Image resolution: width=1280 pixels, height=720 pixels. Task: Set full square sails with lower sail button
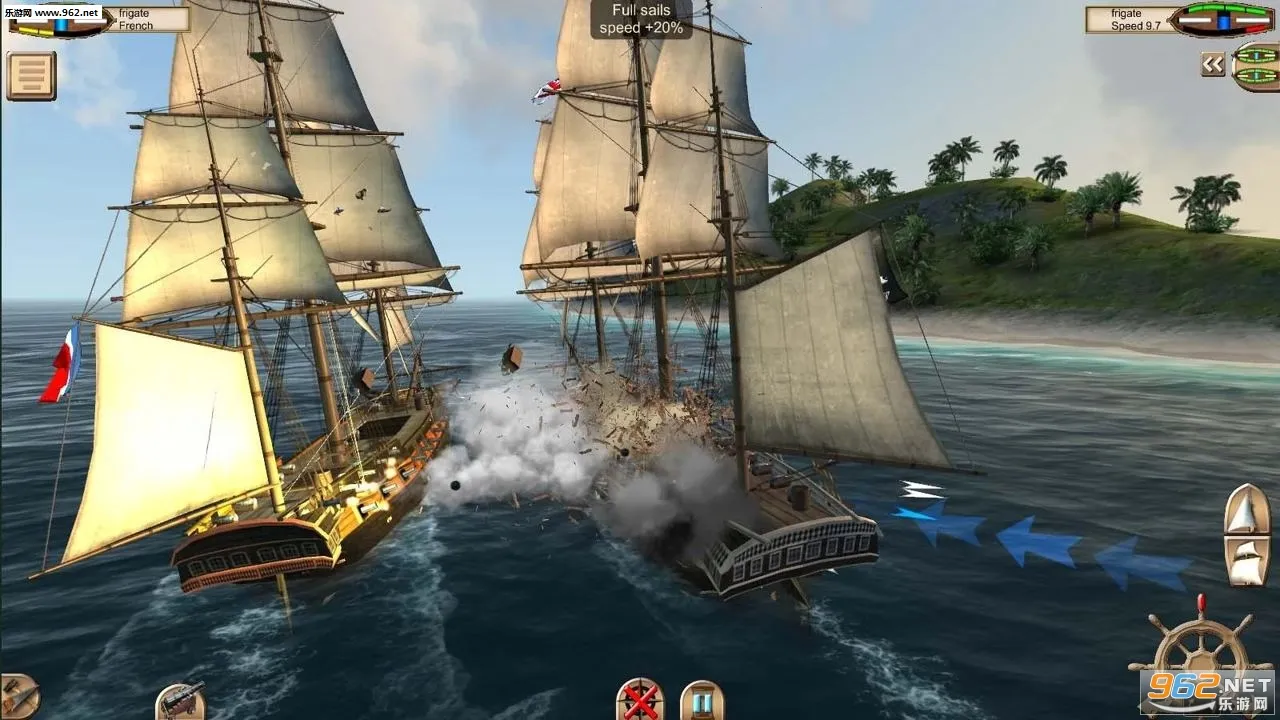[1246, 562]
